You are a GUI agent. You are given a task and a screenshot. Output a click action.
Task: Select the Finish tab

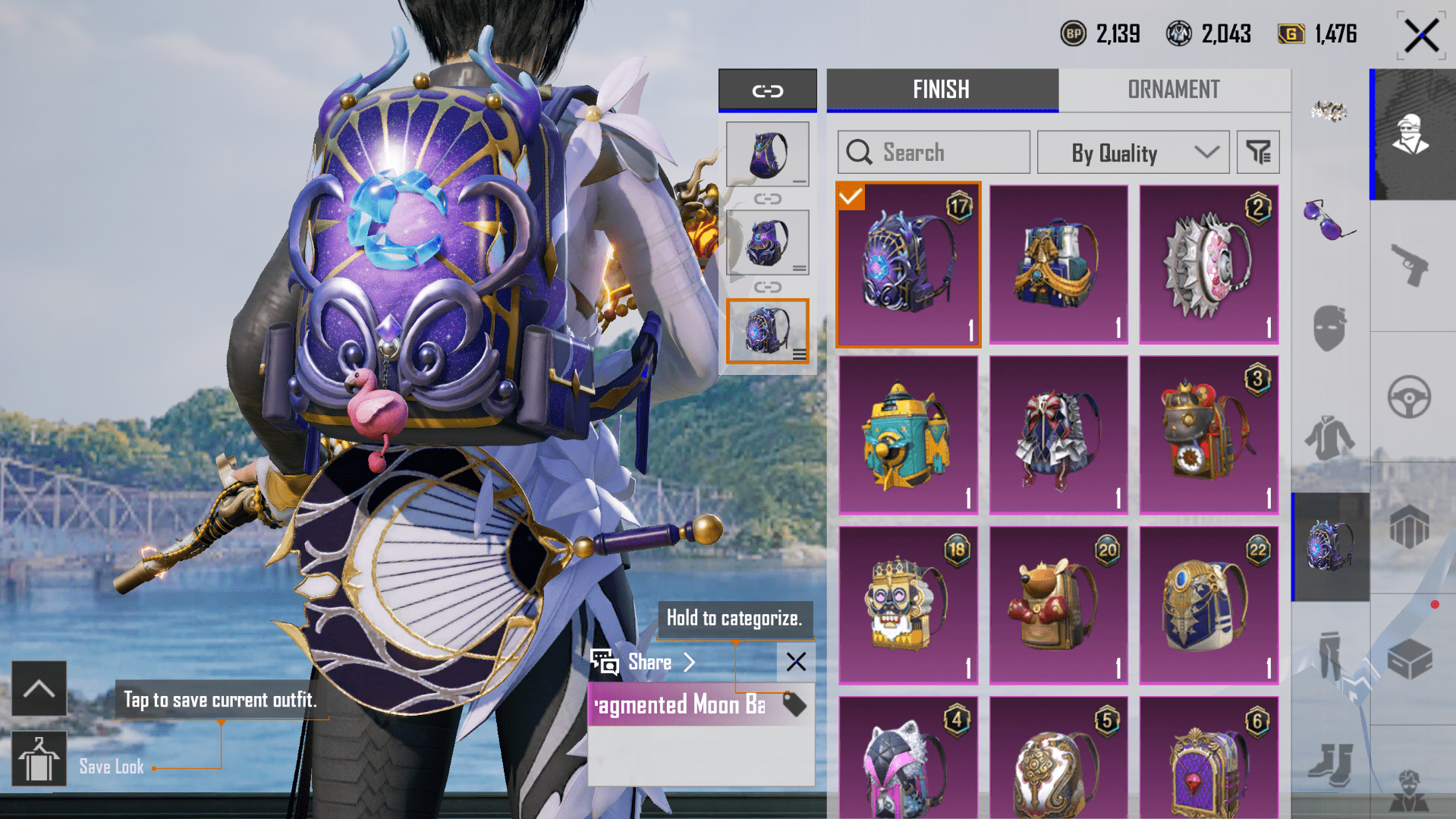pos(941,90)
